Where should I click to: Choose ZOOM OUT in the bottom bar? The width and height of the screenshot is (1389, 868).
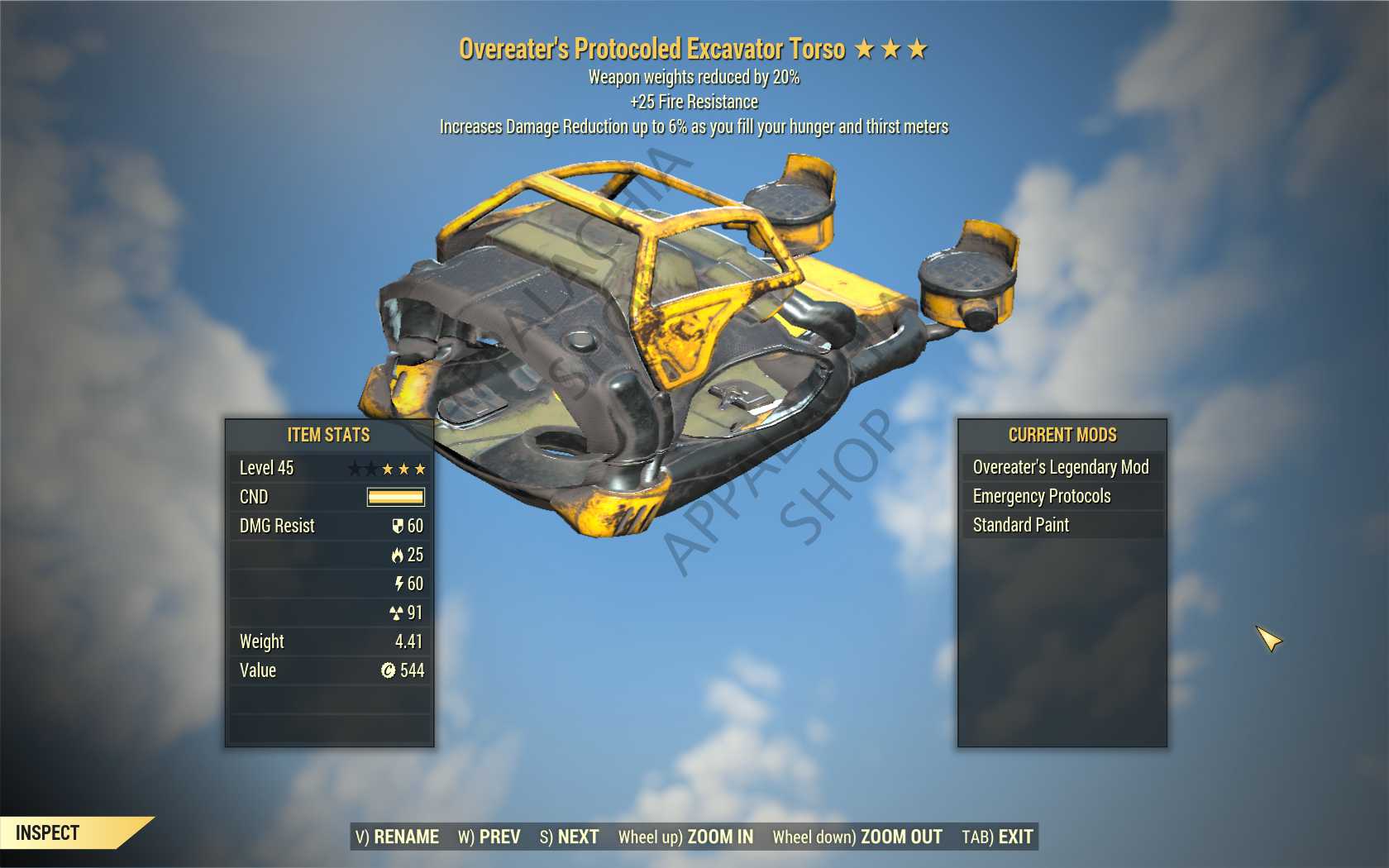857,837
